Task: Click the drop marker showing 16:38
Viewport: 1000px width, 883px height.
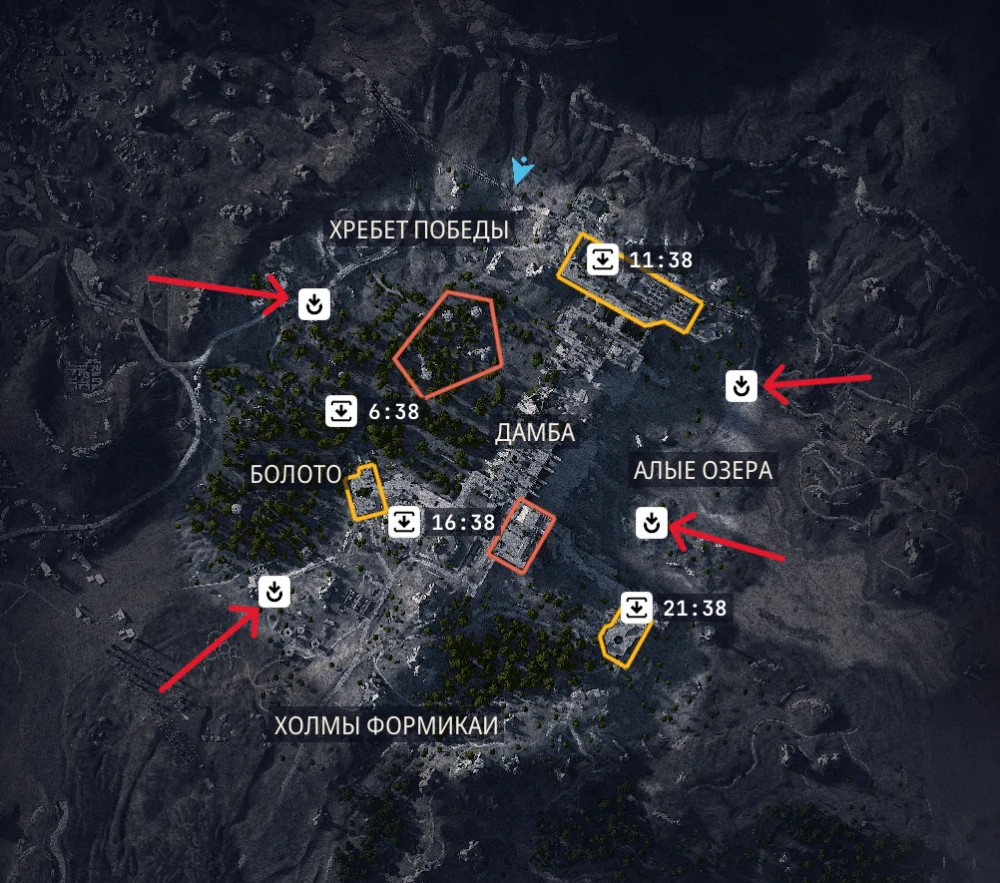Action: (x=405, y=522)
